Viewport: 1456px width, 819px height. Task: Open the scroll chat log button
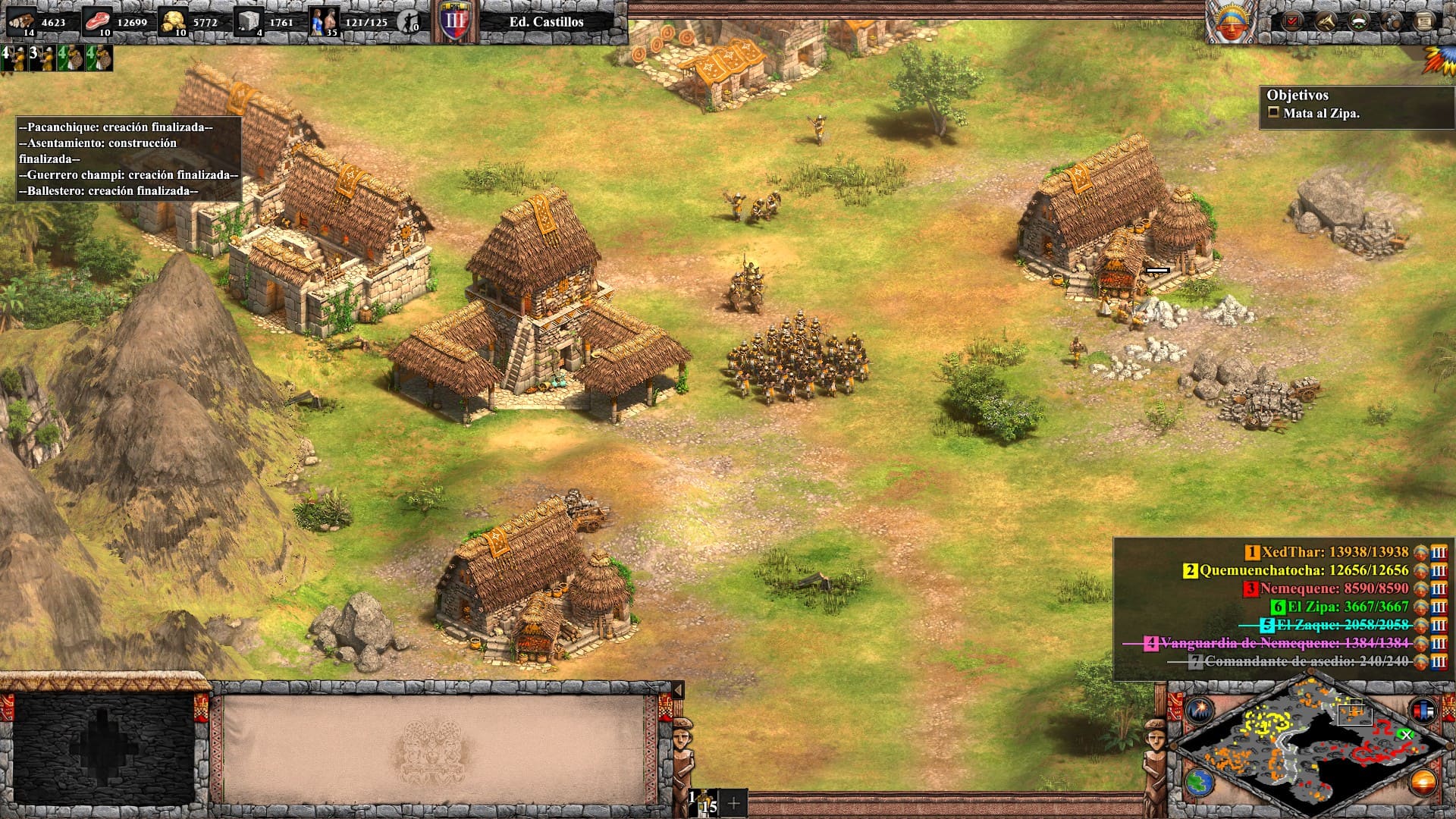(x=1425, y=21)
